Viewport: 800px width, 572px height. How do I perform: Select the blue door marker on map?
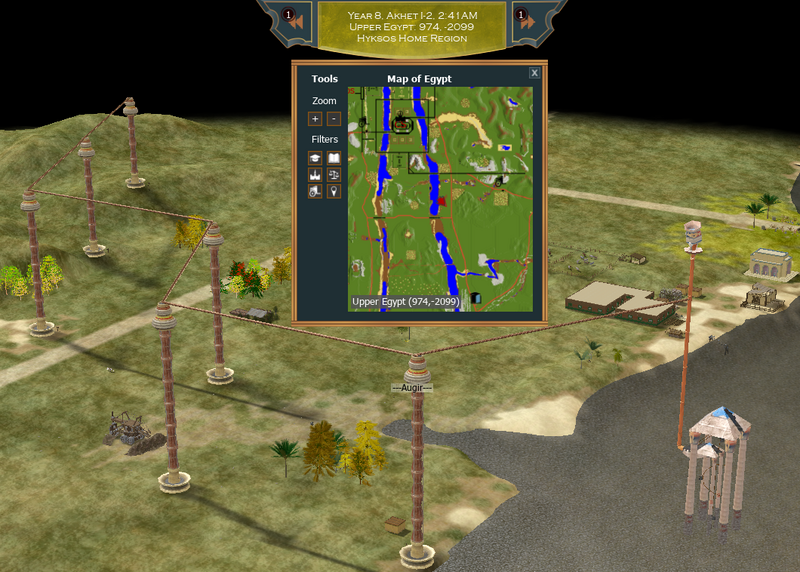point(475,297)
